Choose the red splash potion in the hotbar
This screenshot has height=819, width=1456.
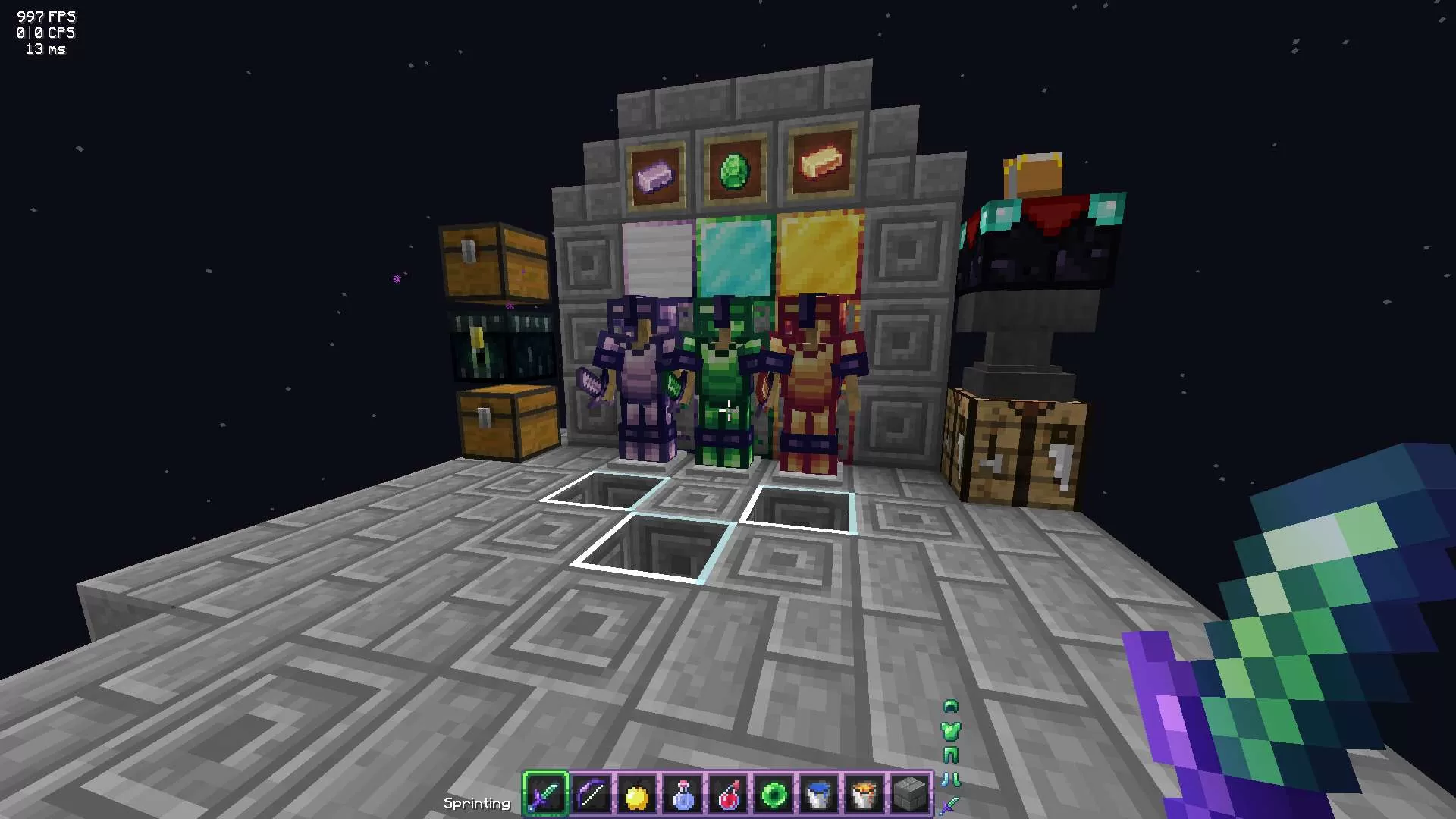pyautogui.click(x=726, y=793)
